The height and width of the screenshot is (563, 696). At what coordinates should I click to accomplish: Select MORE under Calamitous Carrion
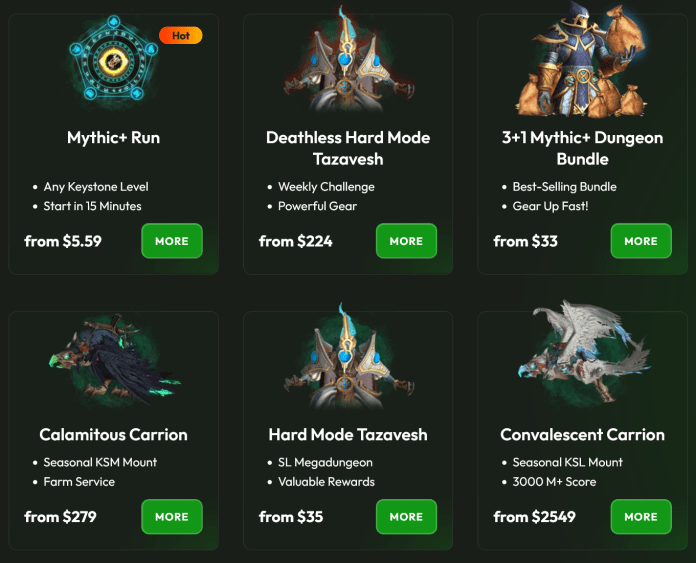[x=172, y=517]
